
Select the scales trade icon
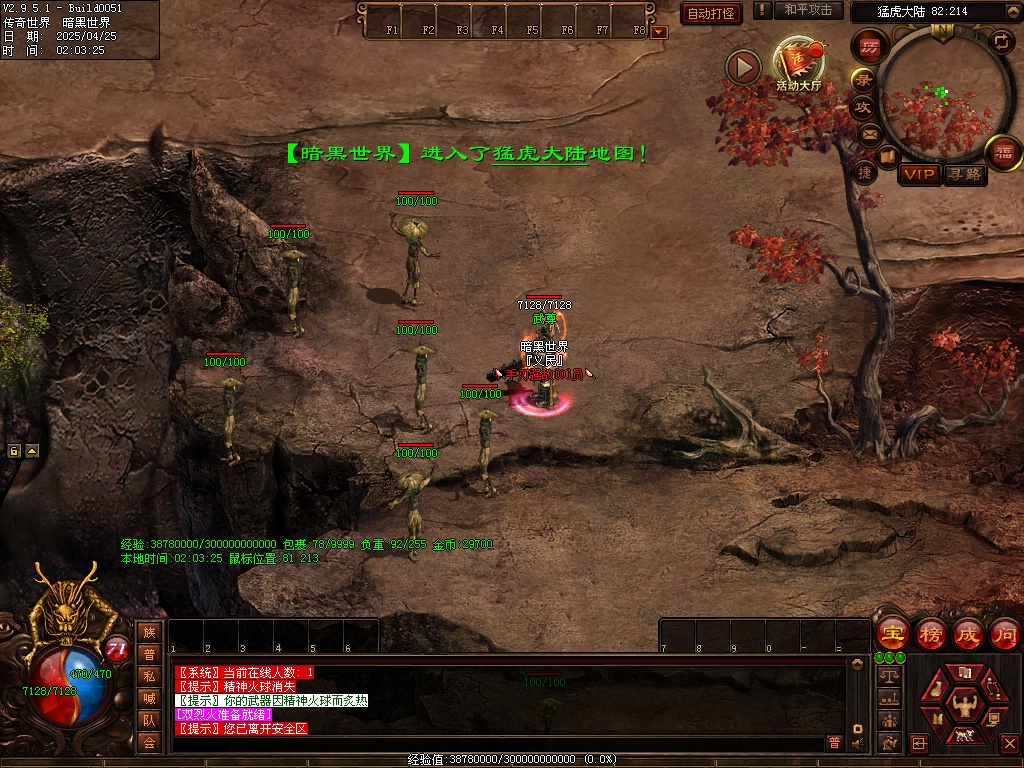pos(888,675)
